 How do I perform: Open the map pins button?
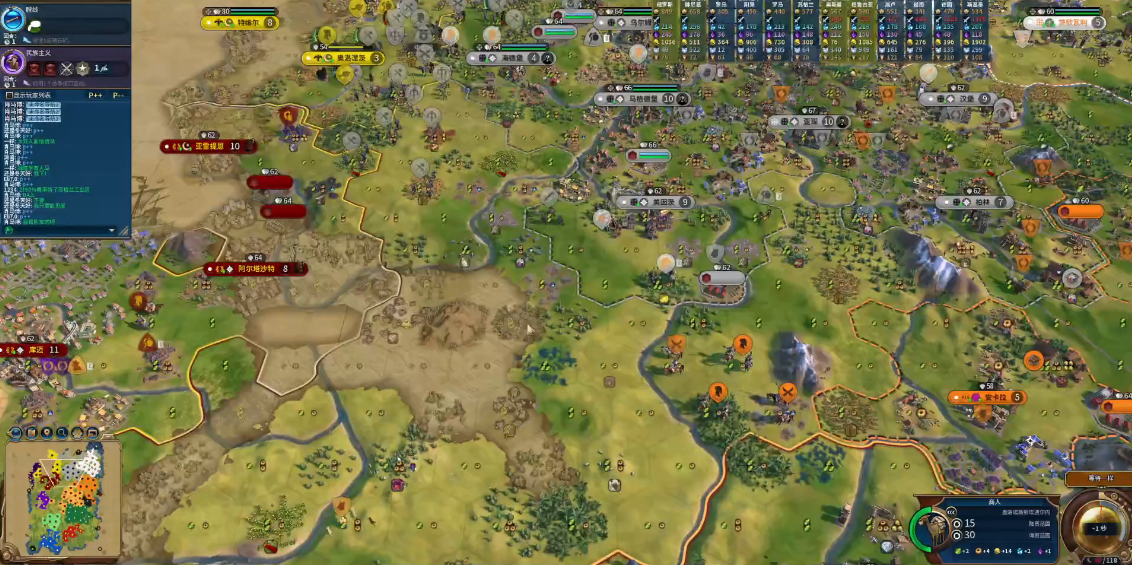coord(47,433)
